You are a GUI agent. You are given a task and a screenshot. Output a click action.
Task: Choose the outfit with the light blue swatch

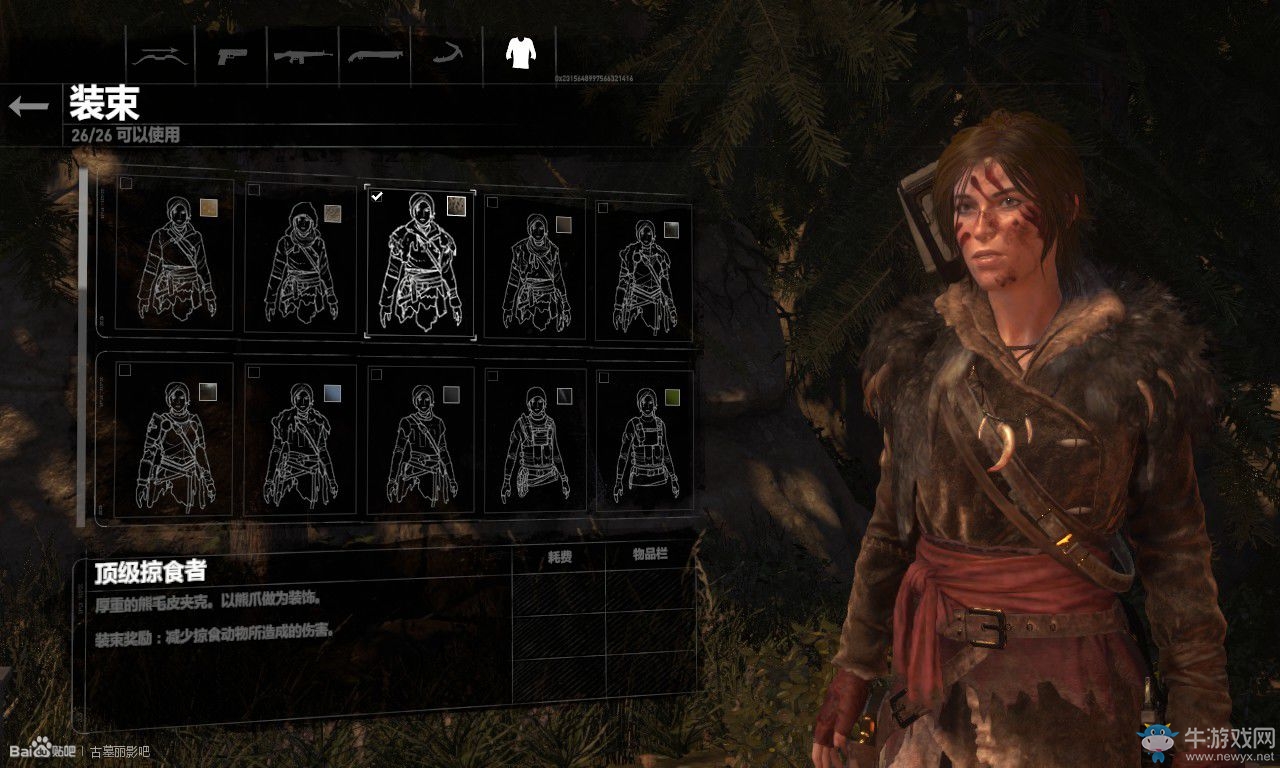(x=300, y=440)
